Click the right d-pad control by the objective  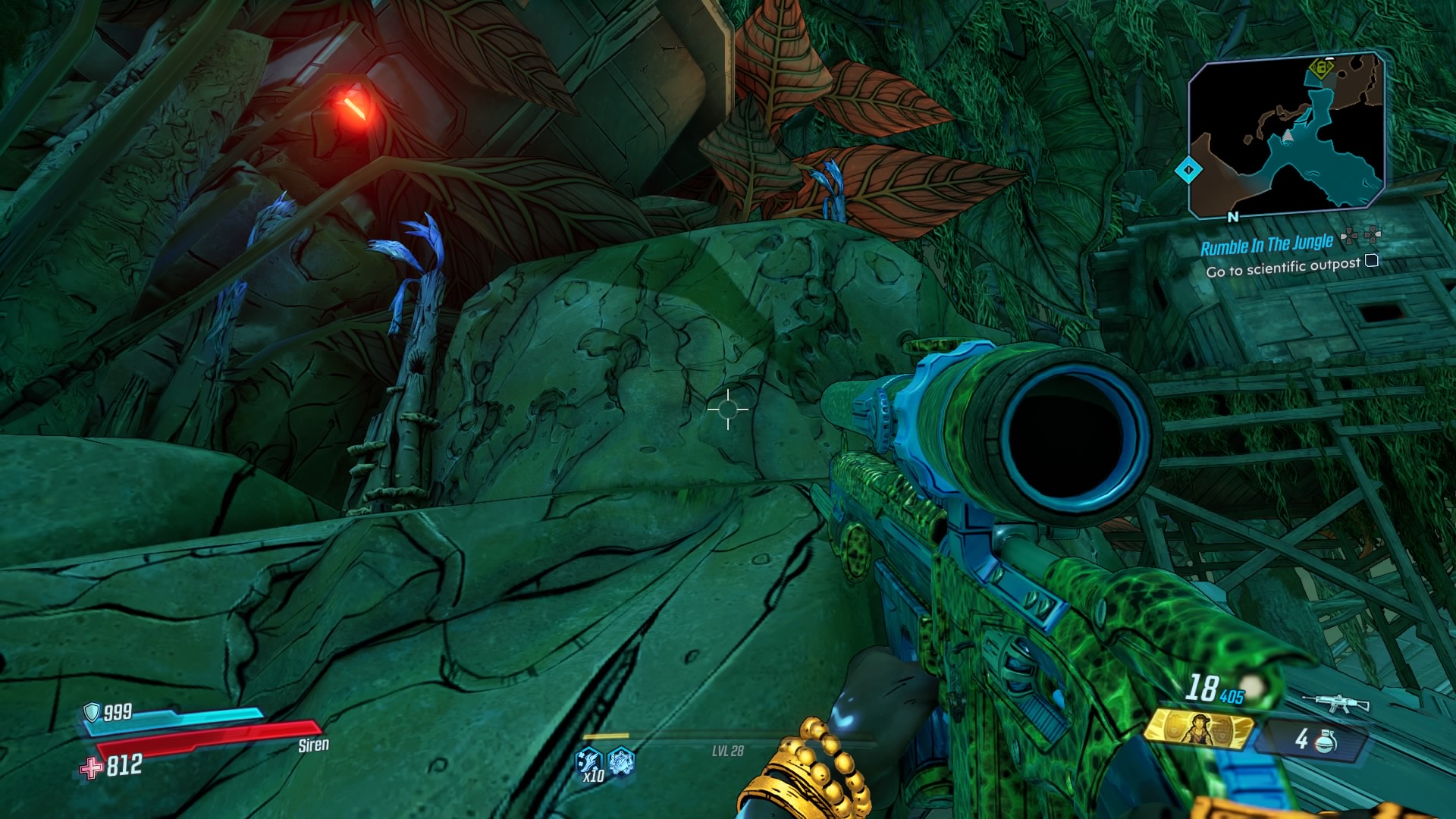[x=1373, y=235]
